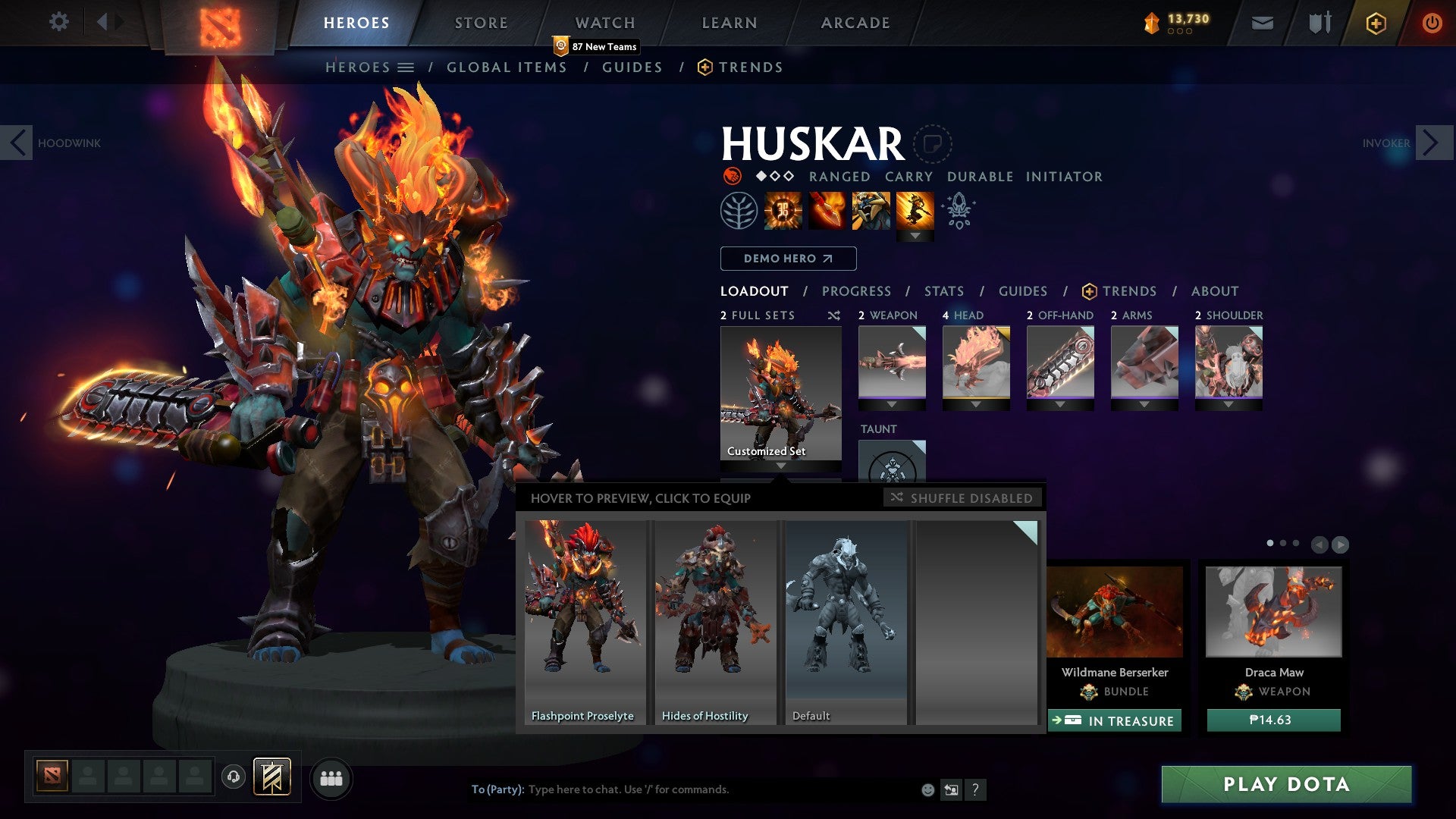The height and width of the screenshot is (819, 1456).
Task: Select the Life Break ultimate ability icon
Action: tap(915, 212)
